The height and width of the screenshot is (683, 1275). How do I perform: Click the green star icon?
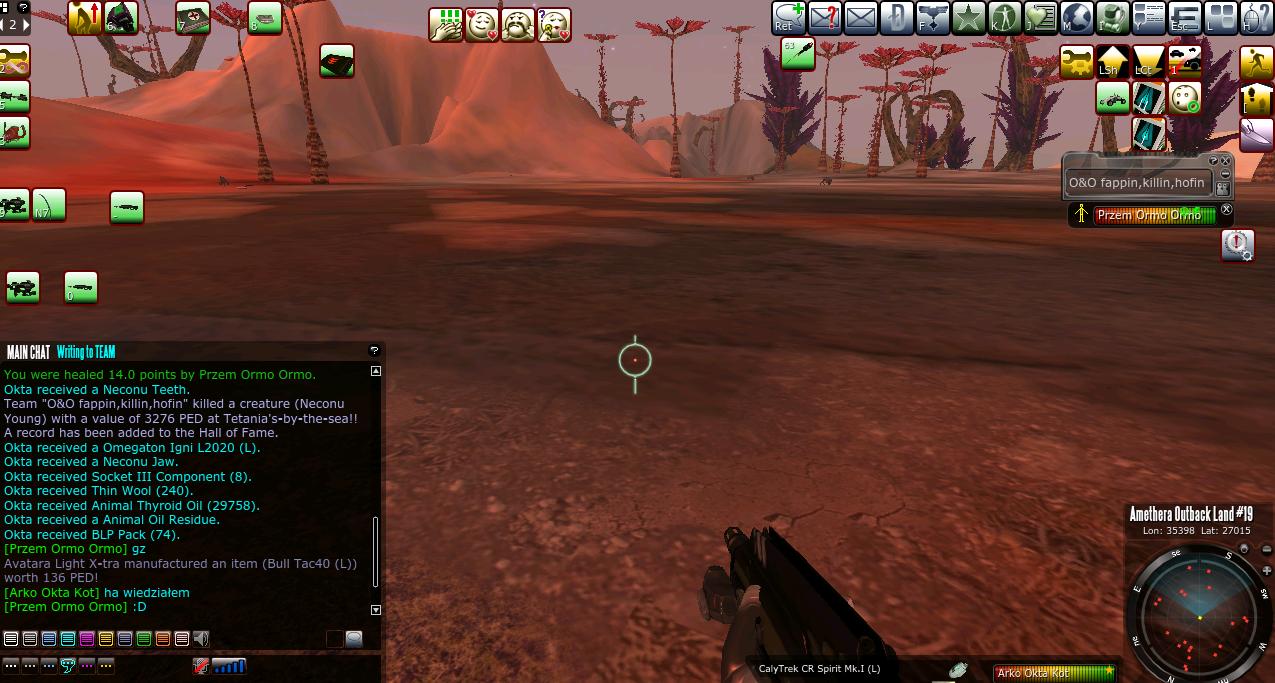[x=968, y=17]
